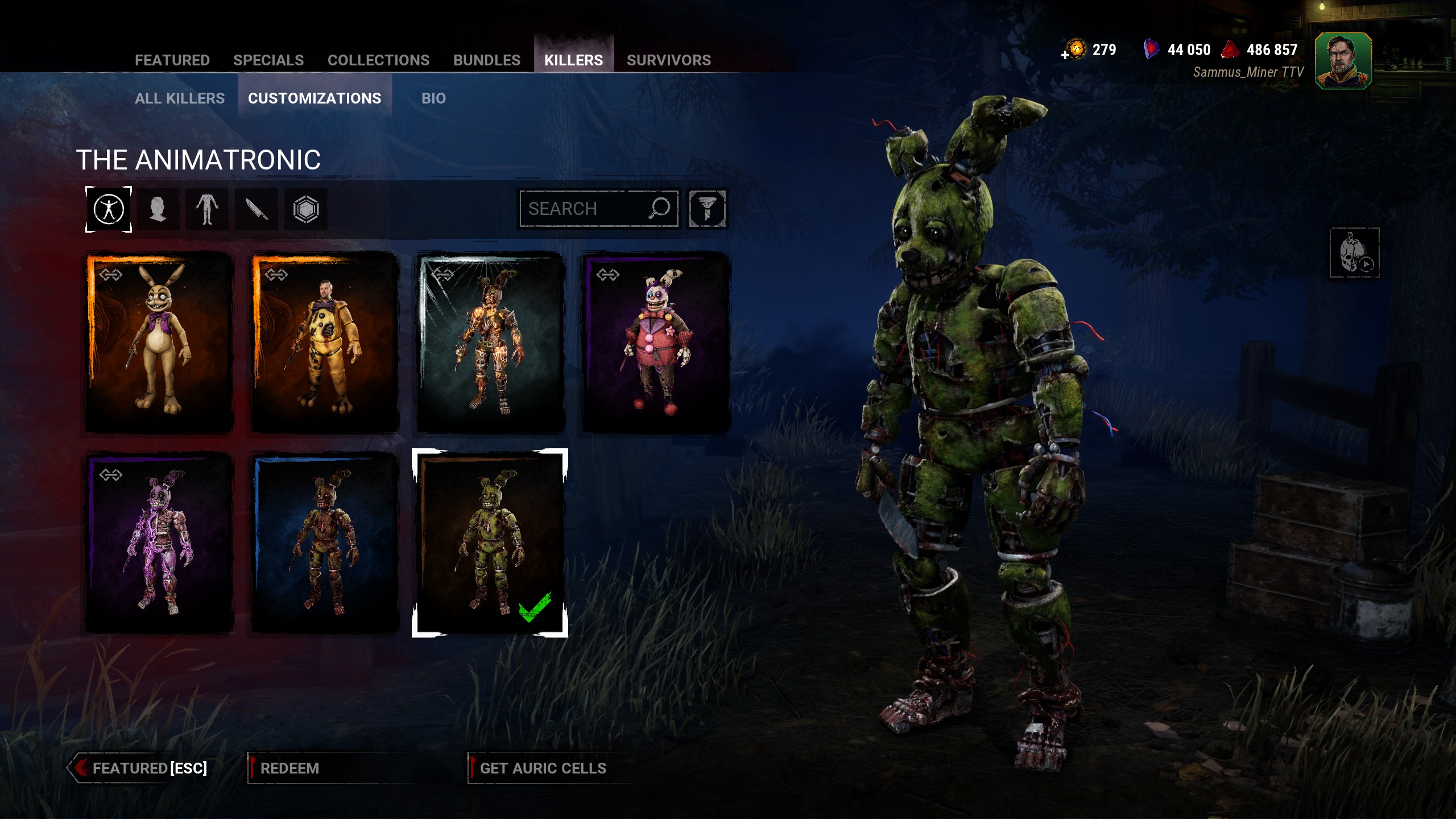The width and height of the screenshot is (1456, 819).
Task: Open the Redeem code button
Action: tap(290, 768)
